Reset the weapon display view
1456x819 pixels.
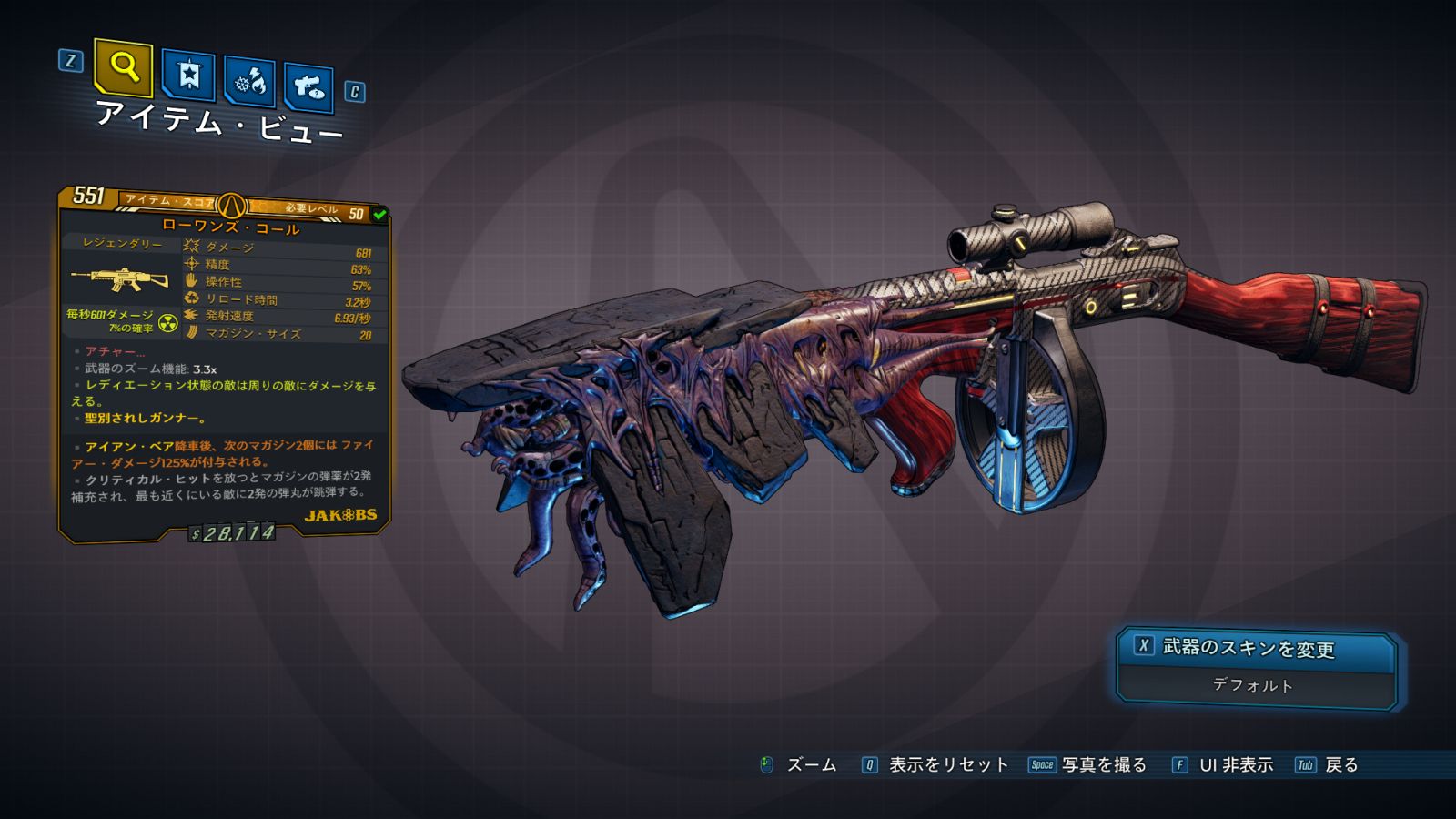coord(935,765)
